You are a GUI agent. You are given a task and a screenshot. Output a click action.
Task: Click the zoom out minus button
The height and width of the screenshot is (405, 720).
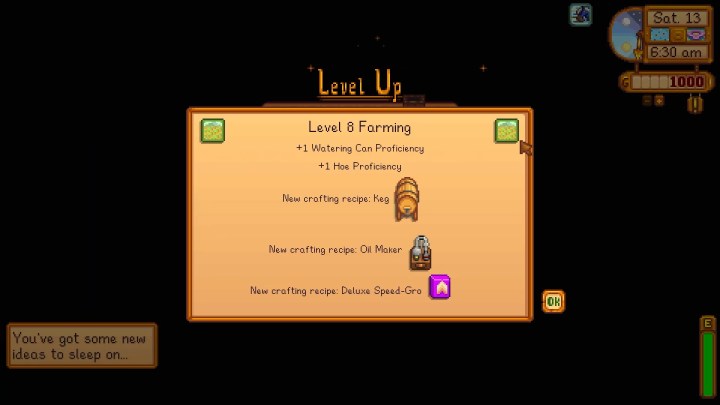coord(646,100)
